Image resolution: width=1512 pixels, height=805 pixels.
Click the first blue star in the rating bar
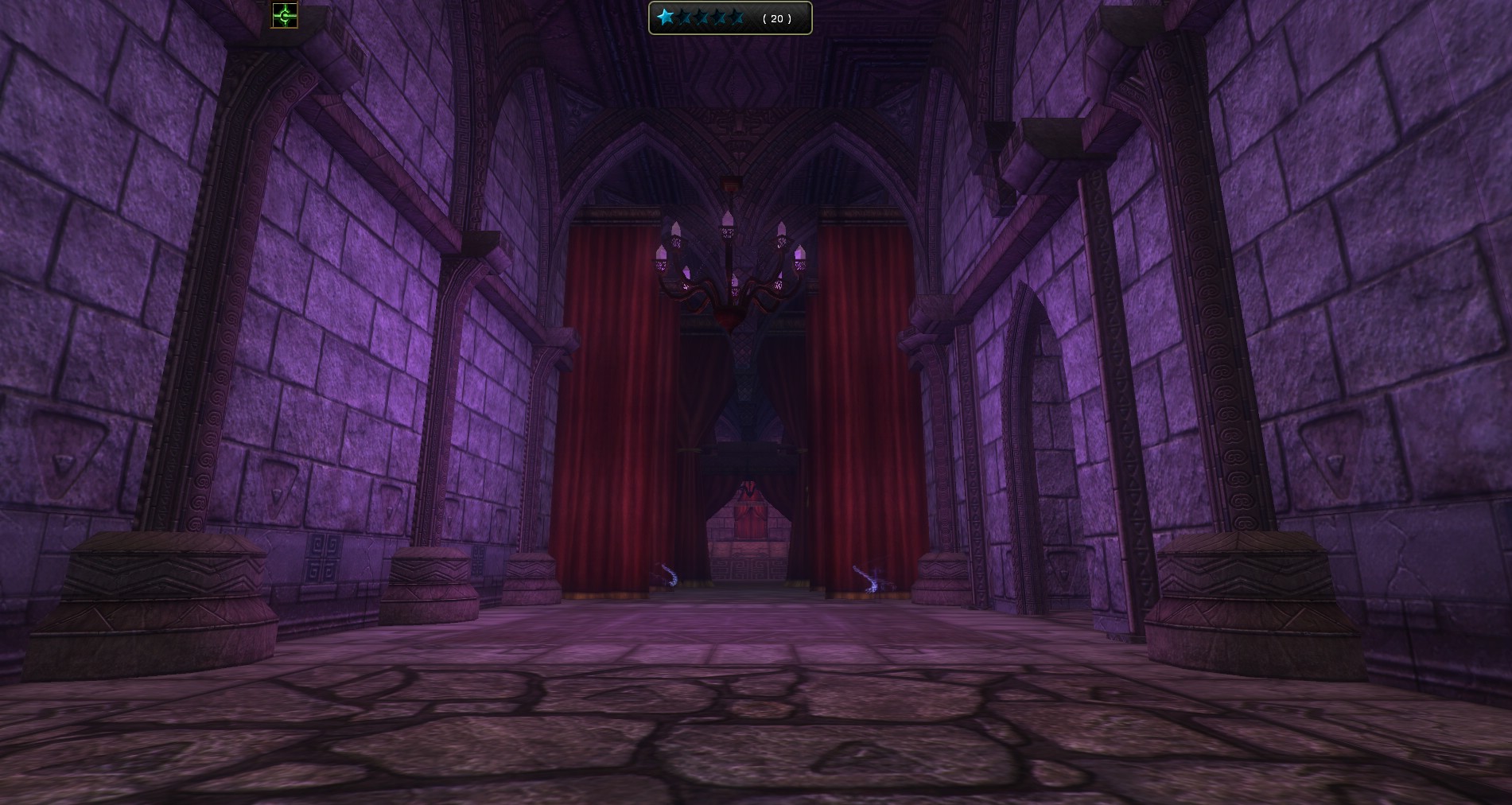tap(665, 17)
